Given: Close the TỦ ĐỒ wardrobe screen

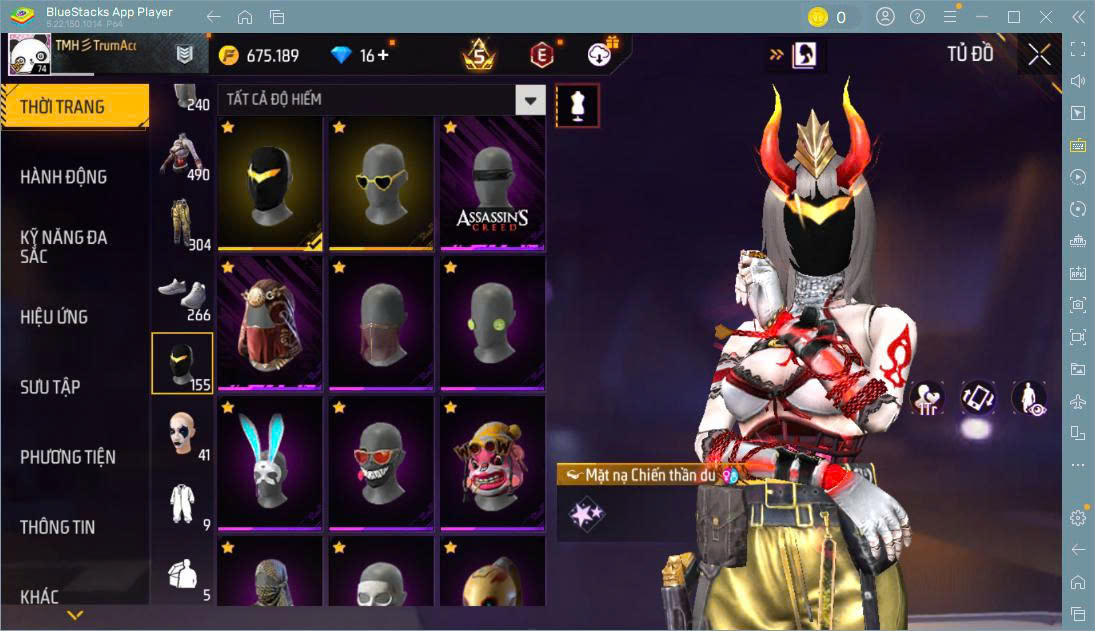Looking at the screenshot, I should tap(1039, 55).
